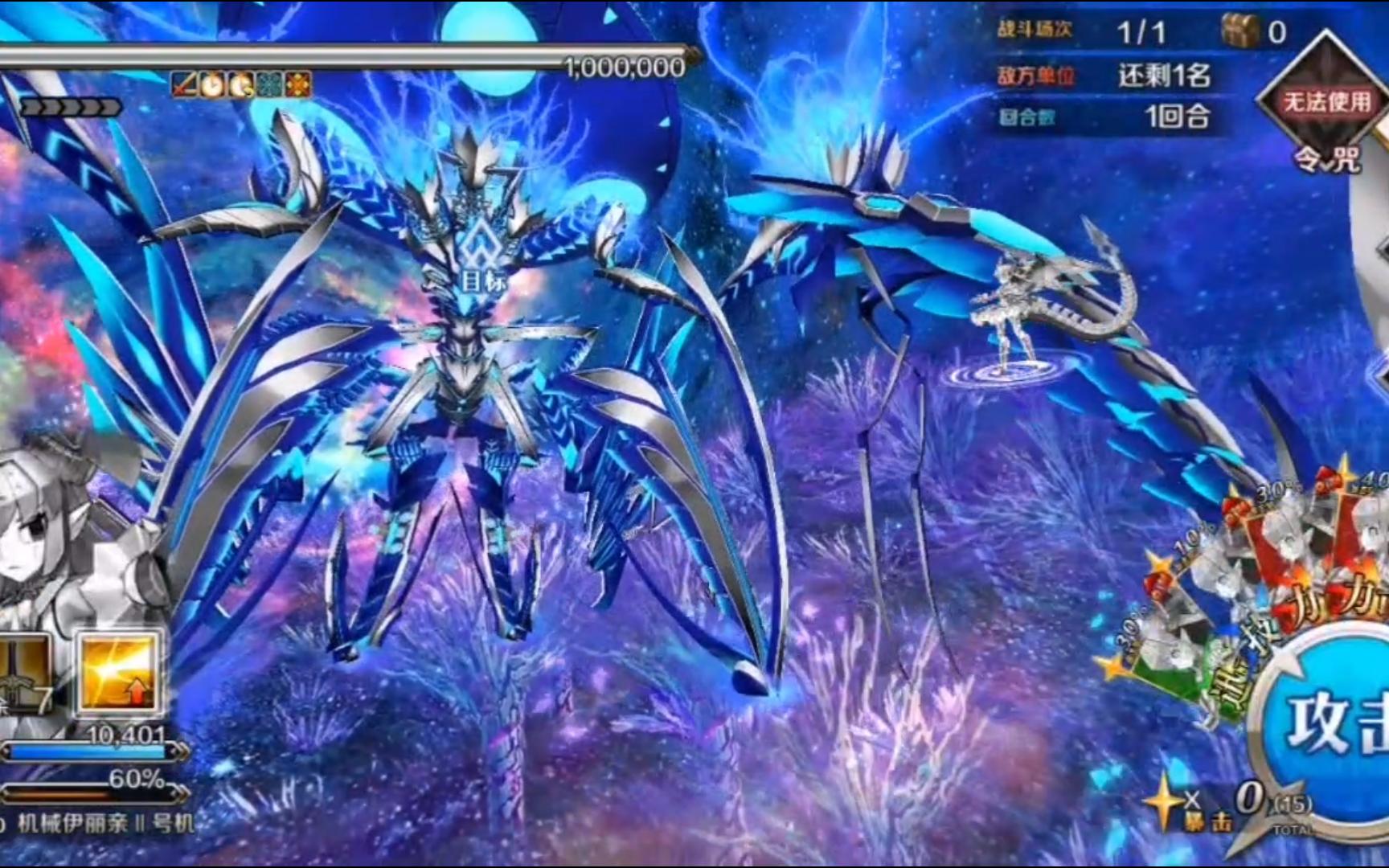Tap the first clock delayed-effect icon on boss

tap(211, 84)
